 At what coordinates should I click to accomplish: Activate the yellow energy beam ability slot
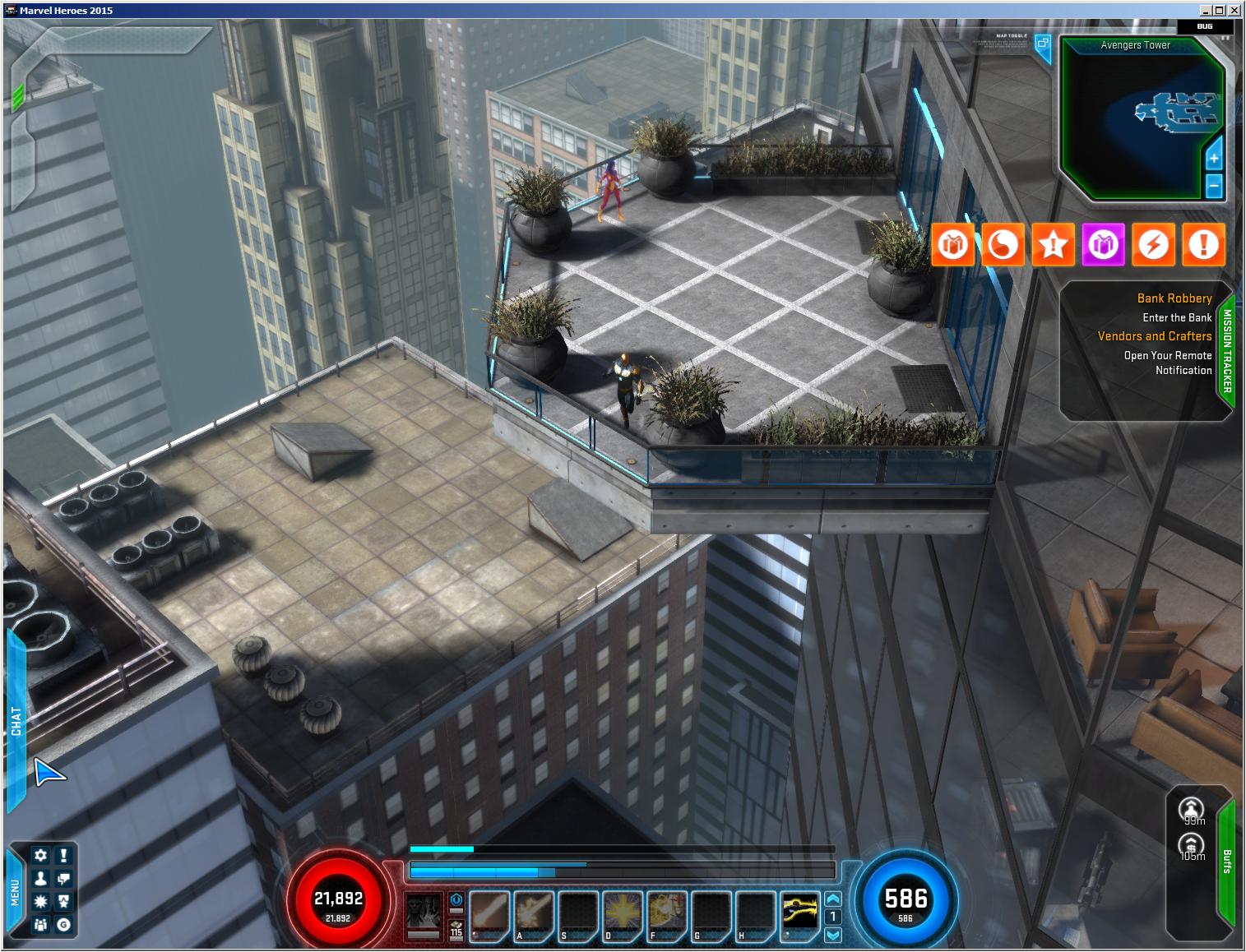[799, 914]
